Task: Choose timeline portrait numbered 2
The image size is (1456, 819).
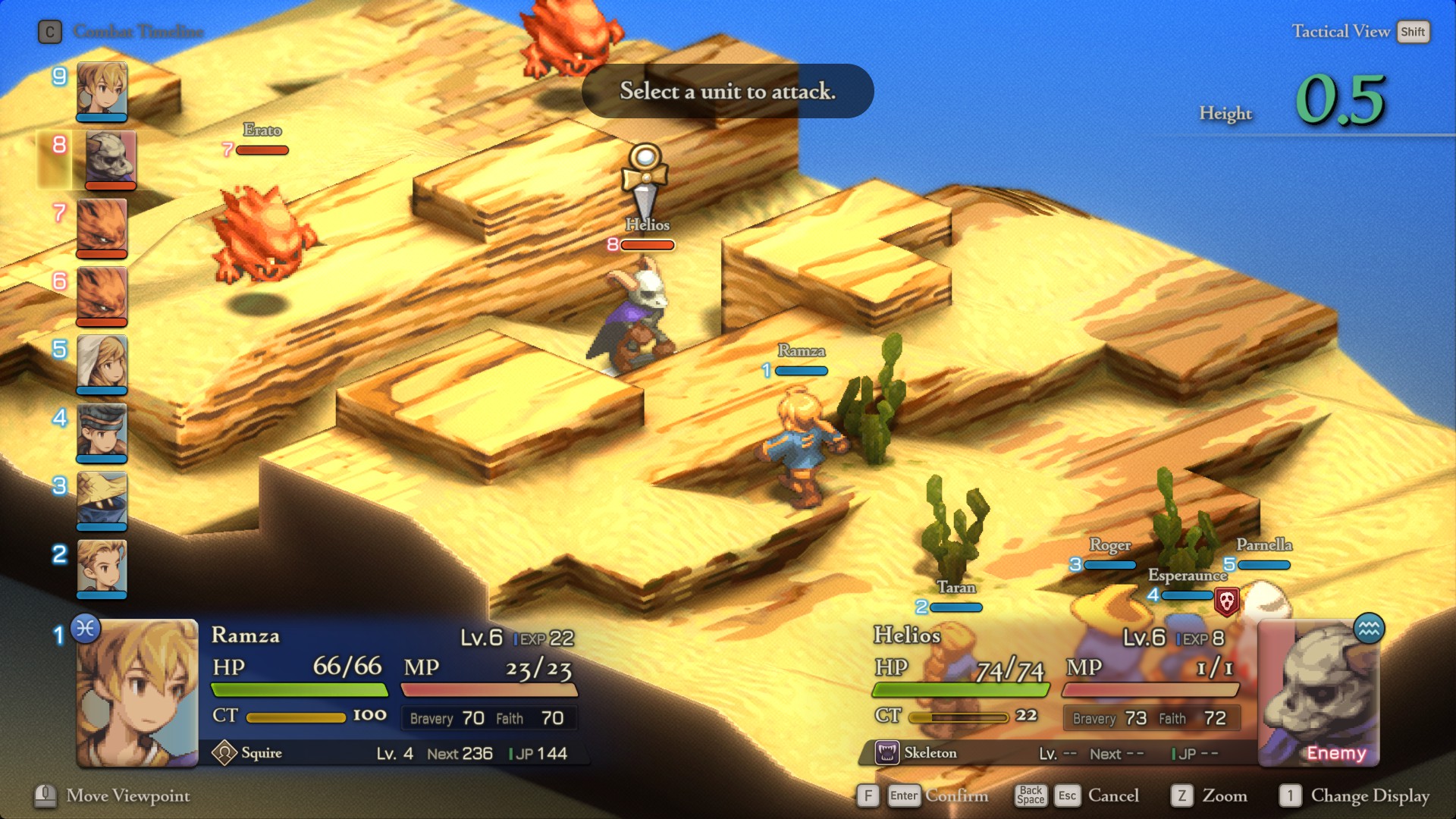Action: click(x=102, y=569)
